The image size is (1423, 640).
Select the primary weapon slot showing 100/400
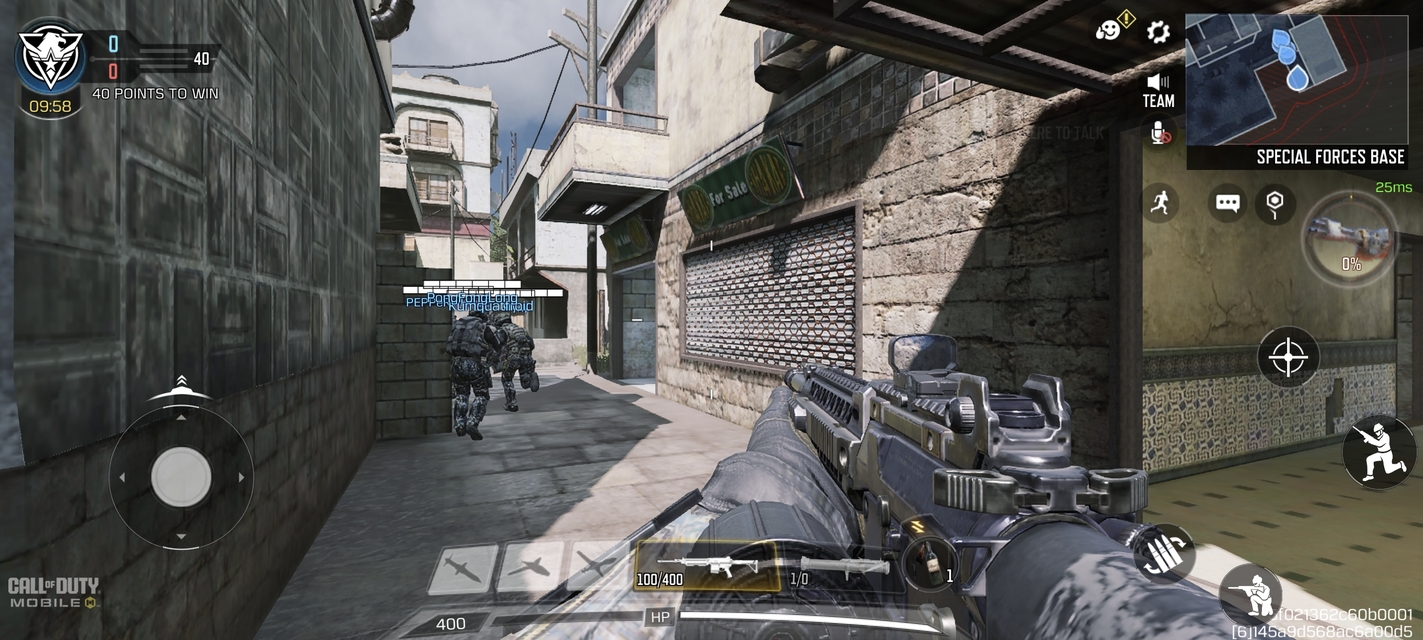coord(709,567)
